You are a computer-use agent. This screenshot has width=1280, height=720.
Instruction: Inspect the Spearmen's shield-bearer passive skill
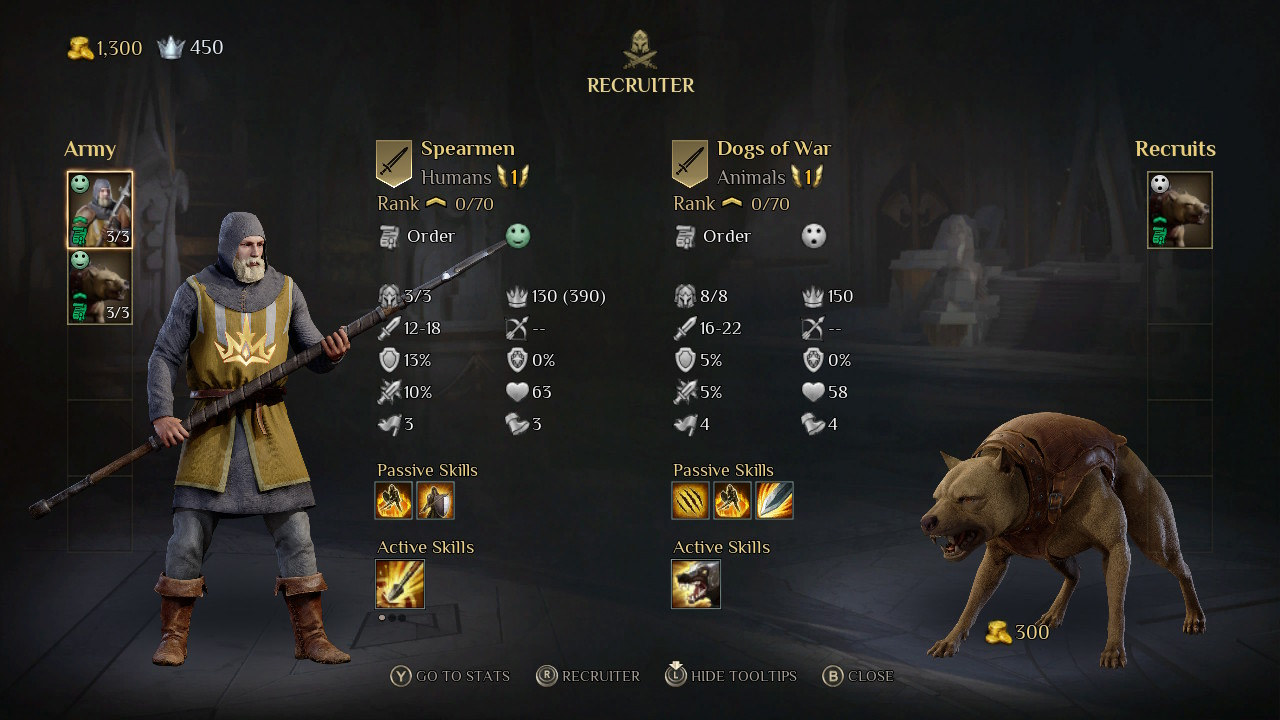click(435, 500)
